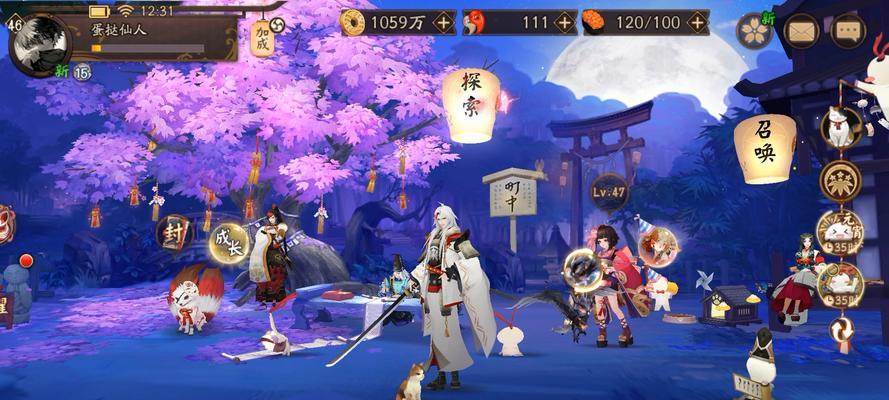The image size is (889, 400).
Task: Open the mail envelope inbox
Action: pyautogui.click(x=802, y=31)
